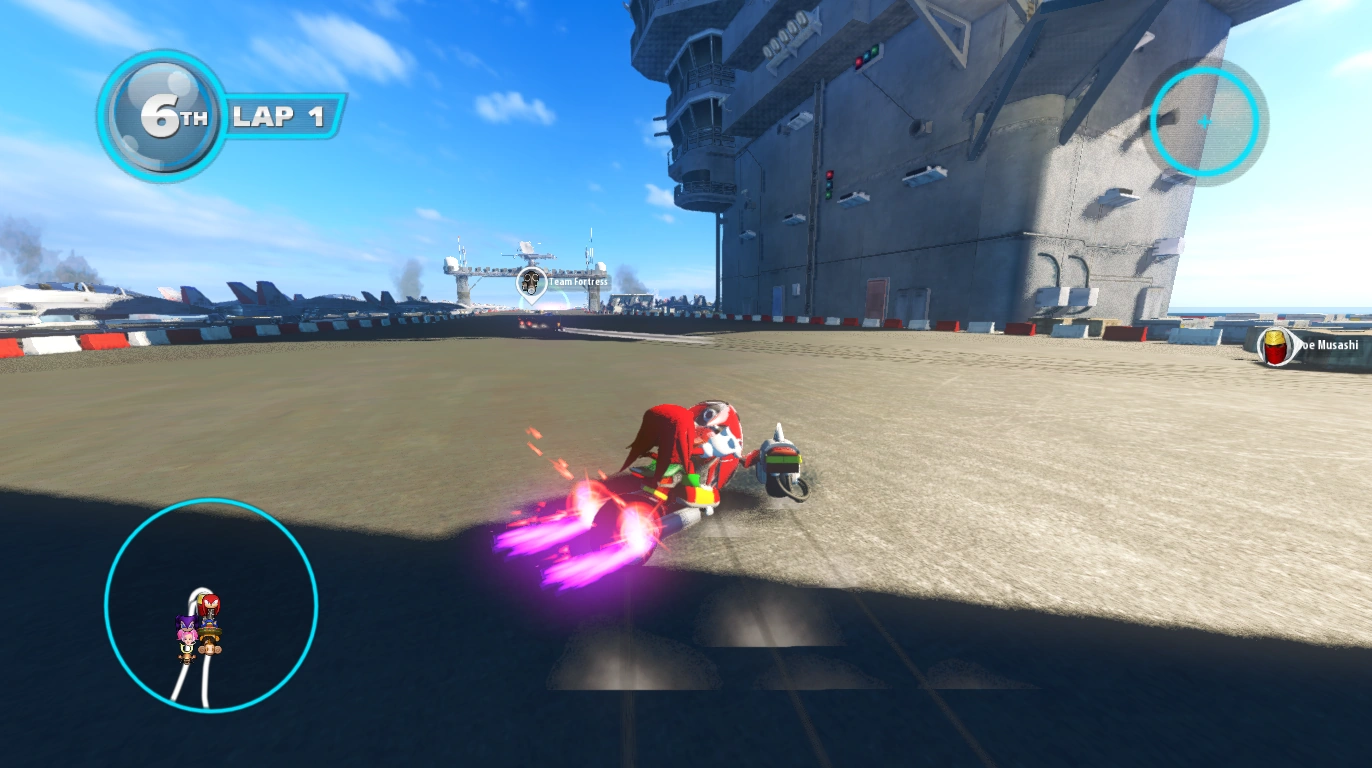Viewport: 1372px width, 768px height.
Task: Click Knuckles' head icon on the minimap
Action: point(208,605)
